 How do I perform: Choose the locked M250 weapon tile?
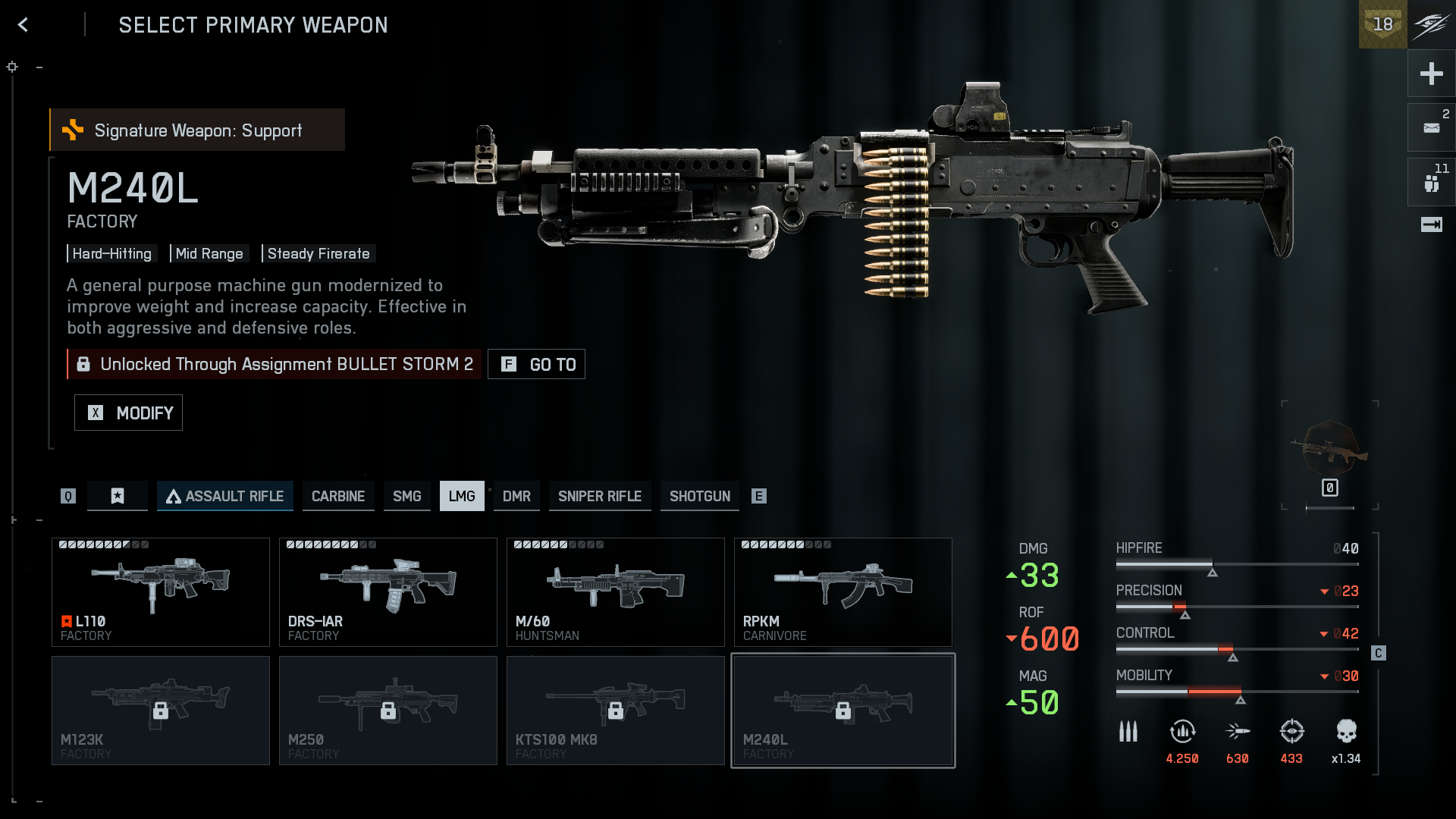tap(388, 710)
